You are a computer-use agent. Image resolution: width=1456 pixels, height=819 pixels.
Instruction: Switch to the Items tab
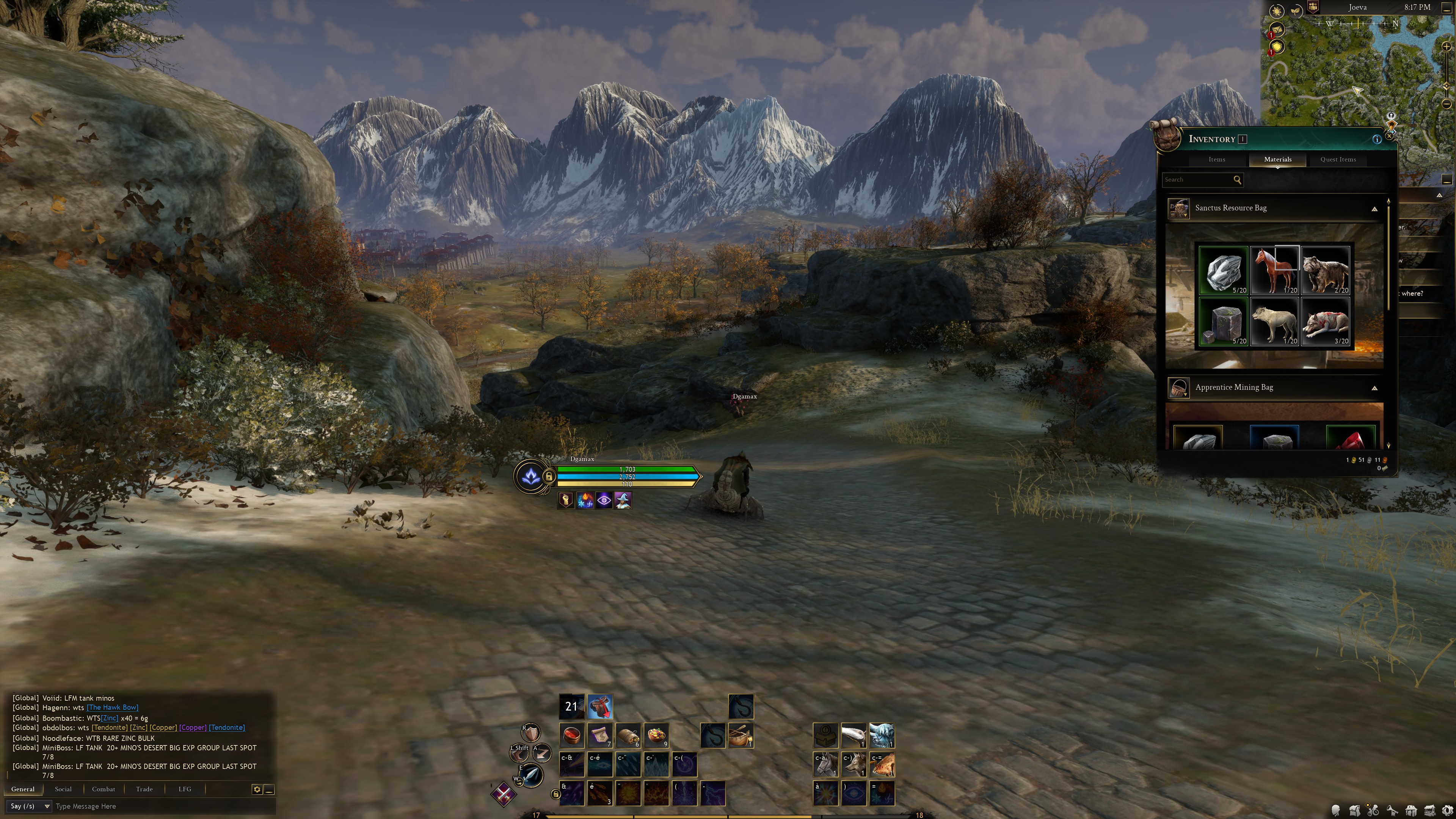[x=1216, y=159]
